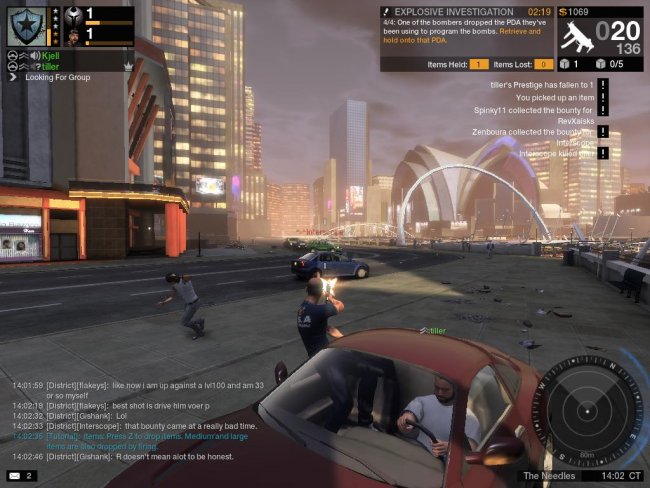Click the "You picked up an item" notification
Image resolution: width=650 pixels, height=488 pixels.
[554, 98]
